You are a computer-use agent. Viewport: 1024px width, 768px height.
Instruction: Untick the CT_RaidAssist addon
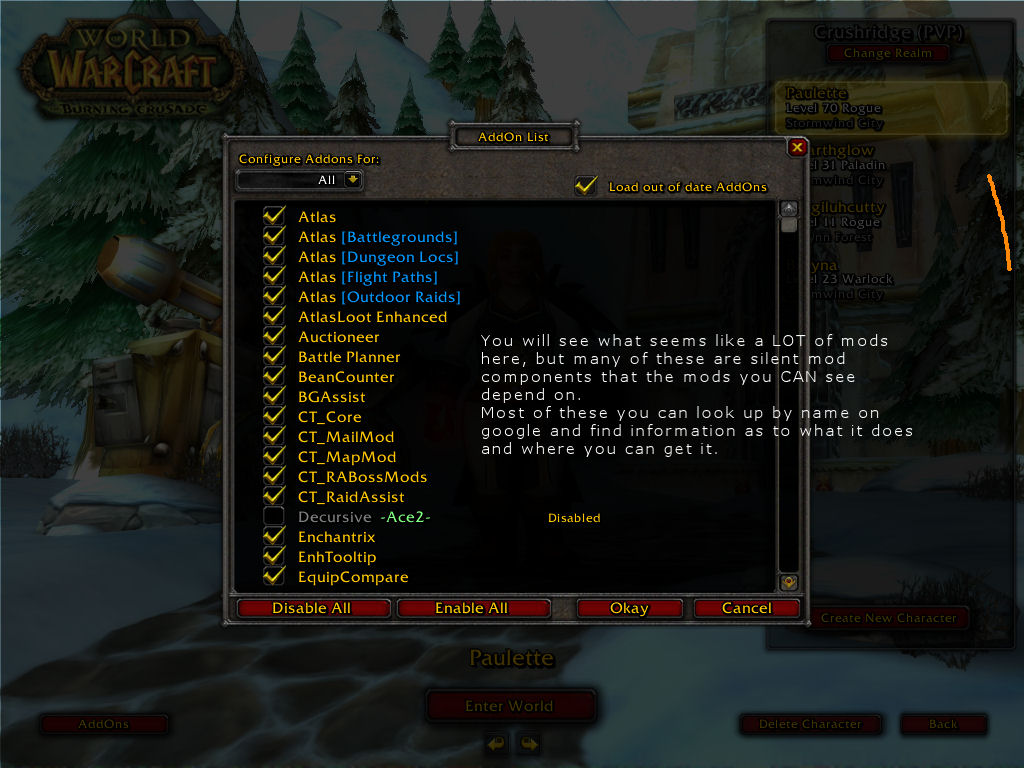coord(274,497)
